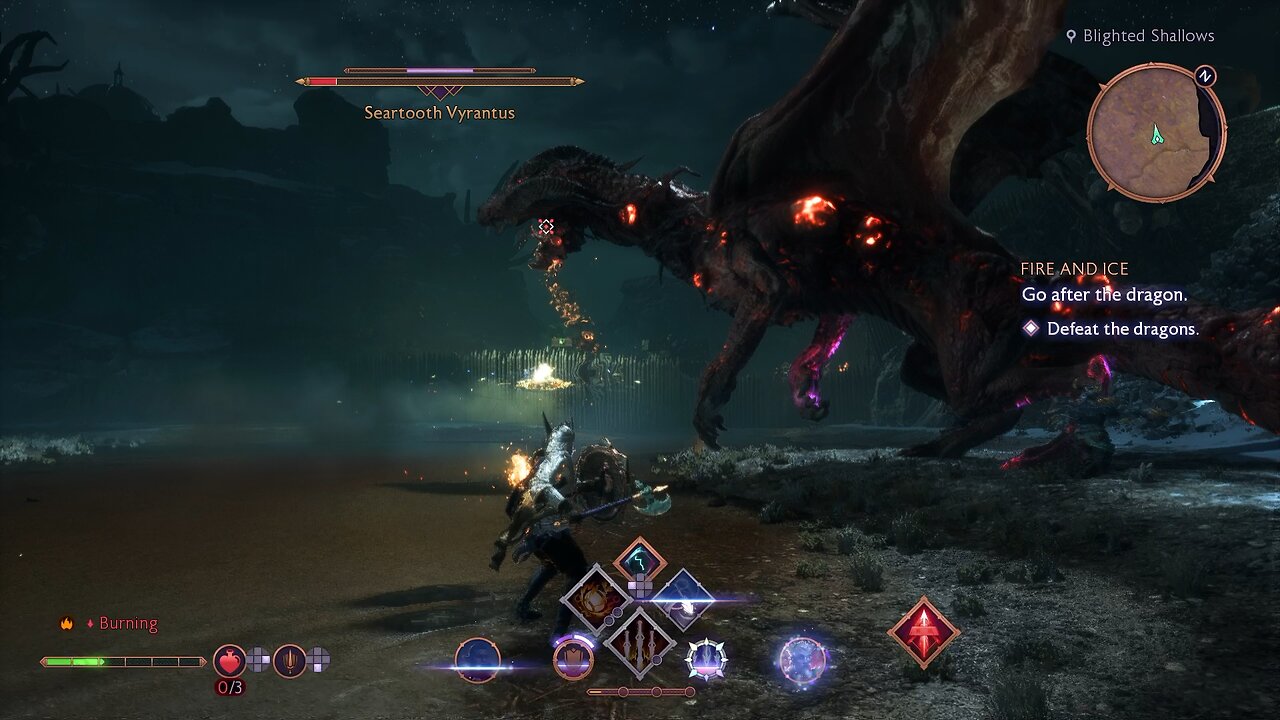Select the glowing right companion portrait
1280x720 pixels.
[x=802, y=660]
